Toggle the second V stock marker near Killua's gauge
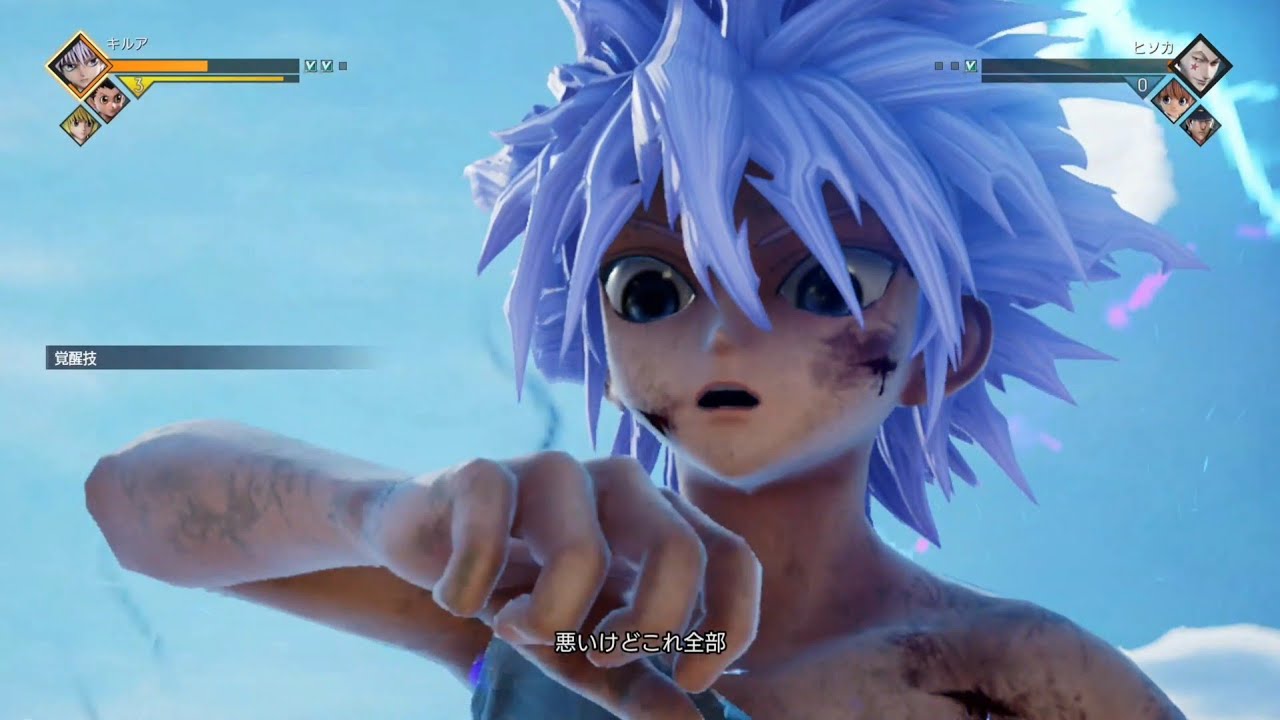 click(326, 65)
